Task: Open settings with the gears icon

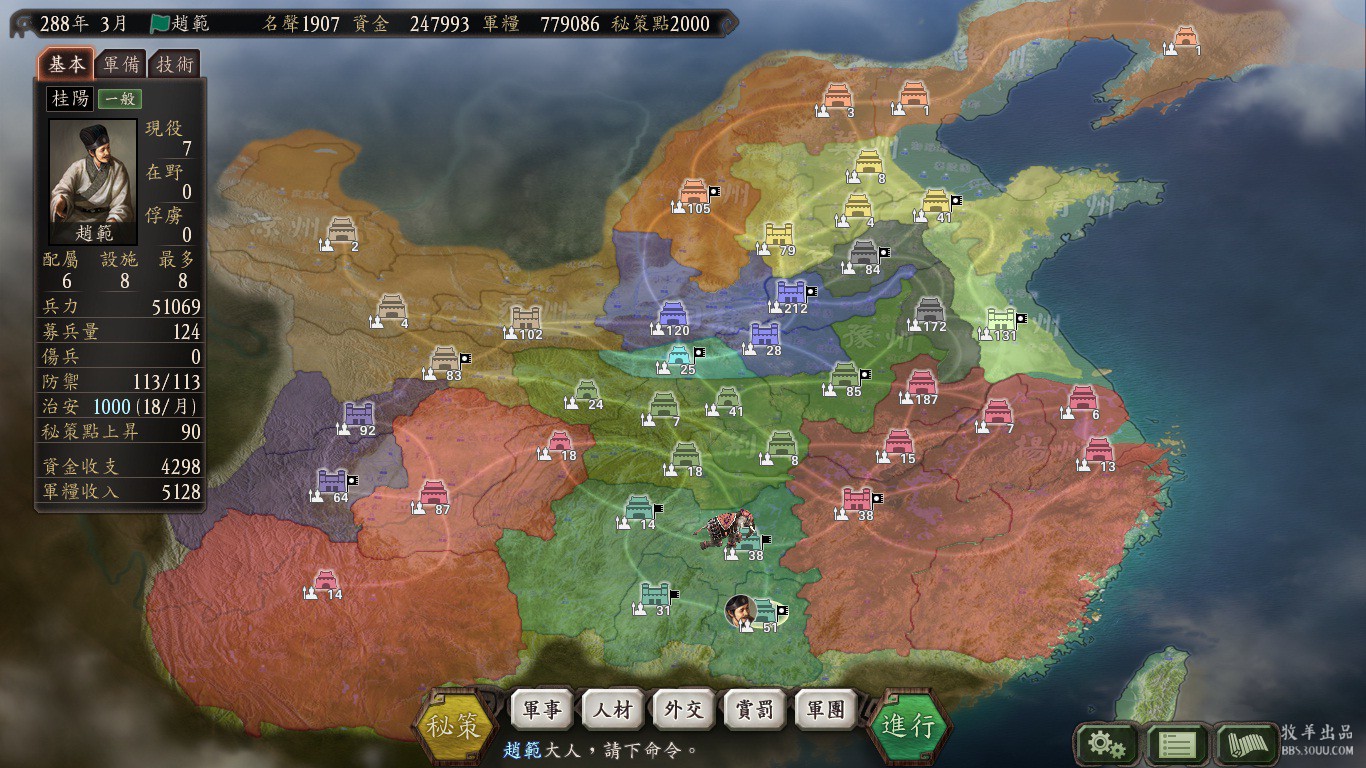Action: (x=1105, y=744)
